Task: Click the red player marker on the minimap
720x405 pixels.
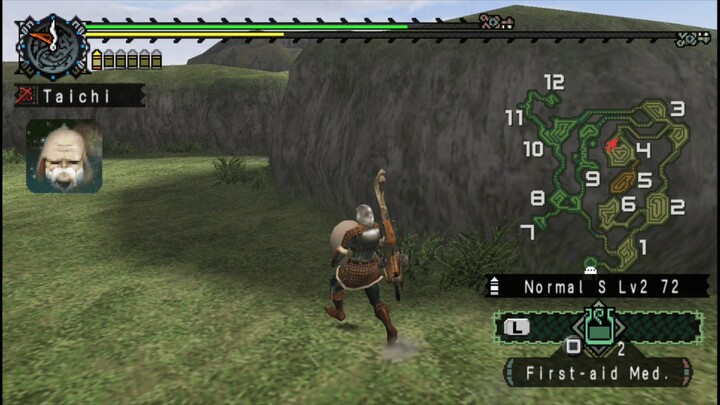Action: click(x=611, y=145)
